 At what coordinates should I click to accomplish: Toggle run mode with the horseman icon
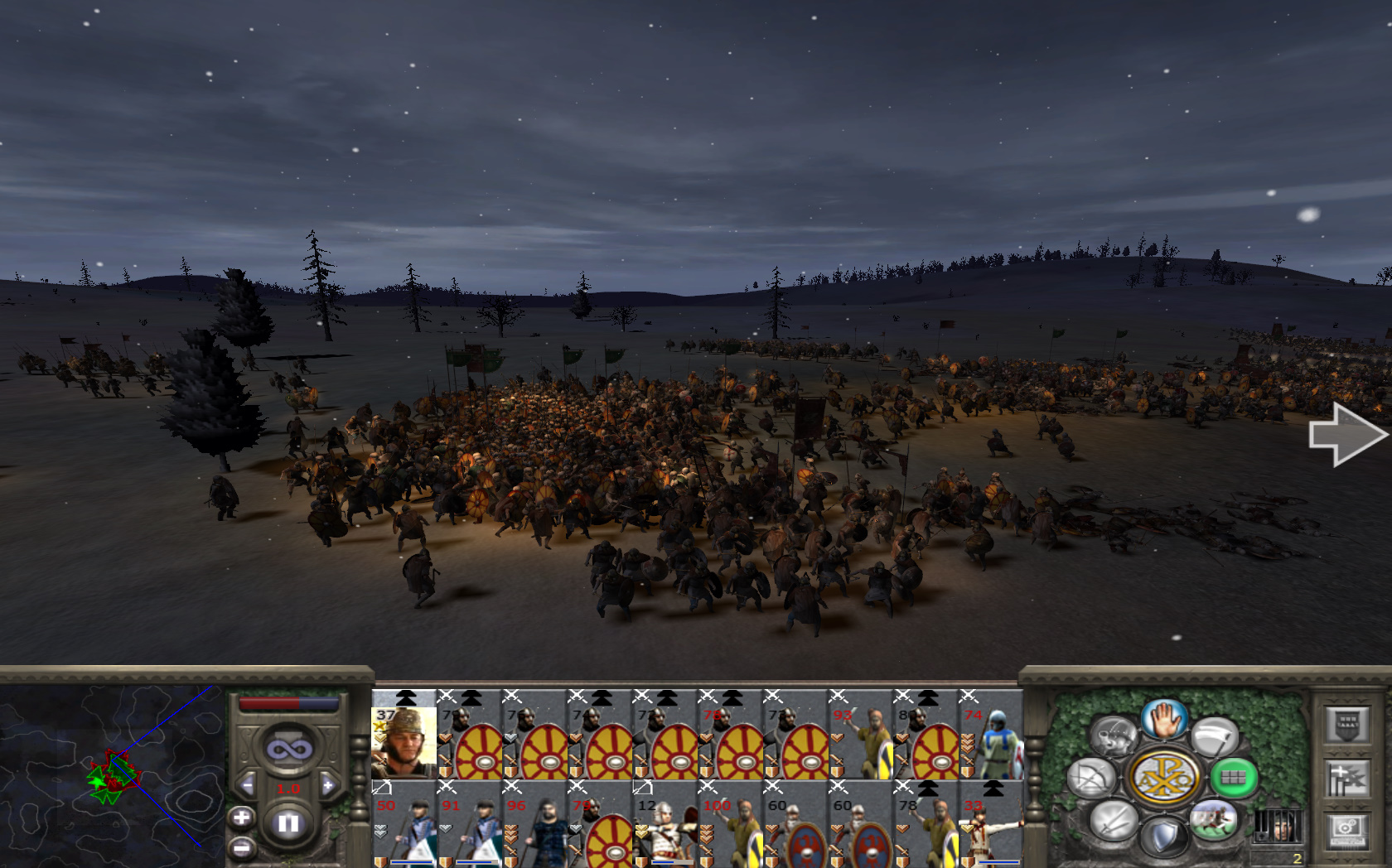1213,820
